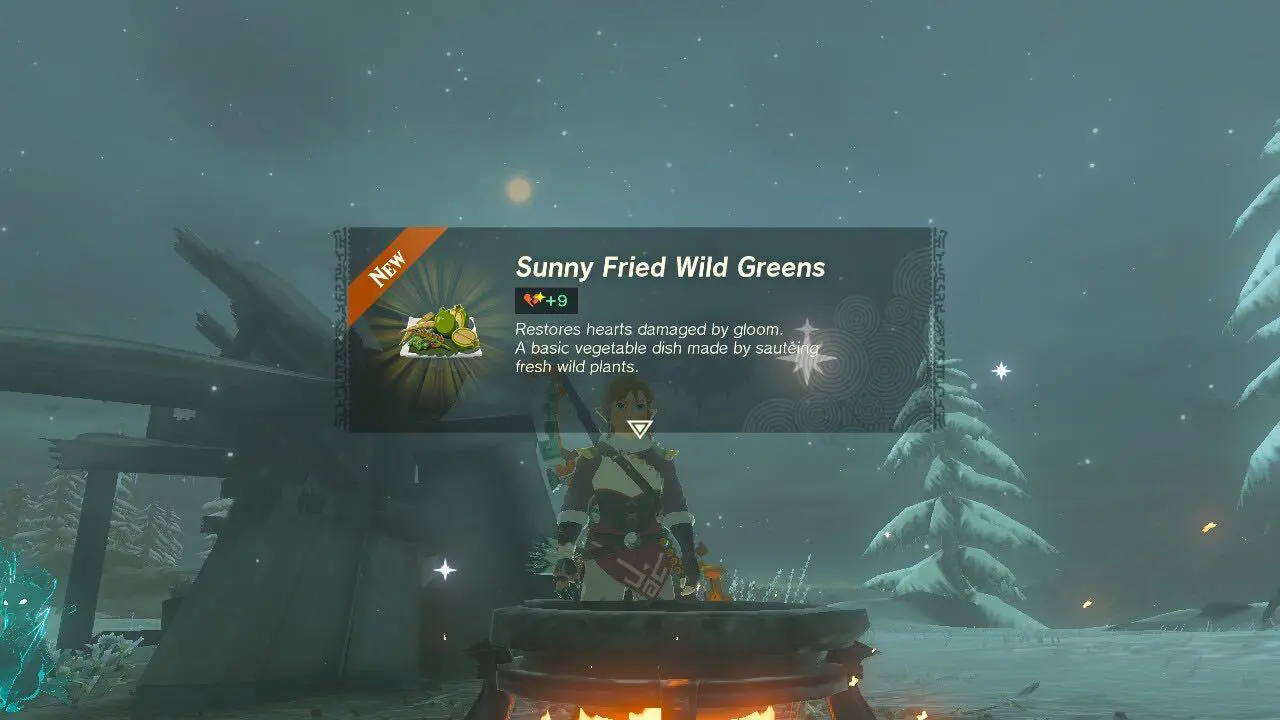
Task: Click the gloom-recovery heart +9 indicator
Action: (x=544, y=300)
